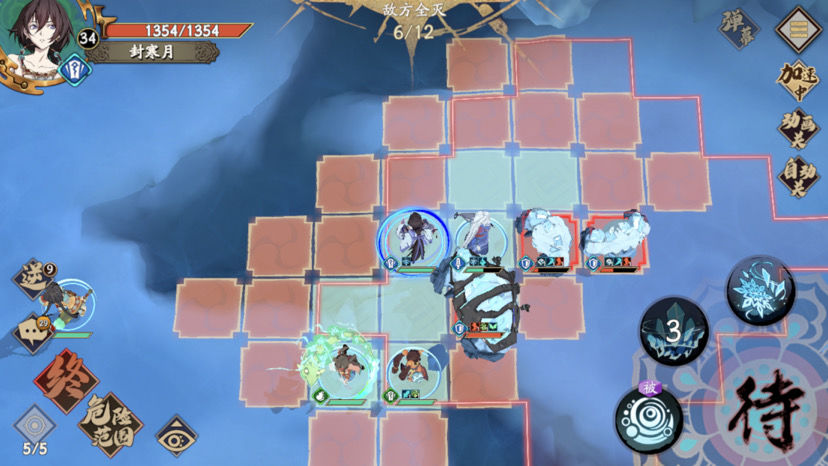Activate the ice snowflake skill
828x466 pixels.
[760, 290]
